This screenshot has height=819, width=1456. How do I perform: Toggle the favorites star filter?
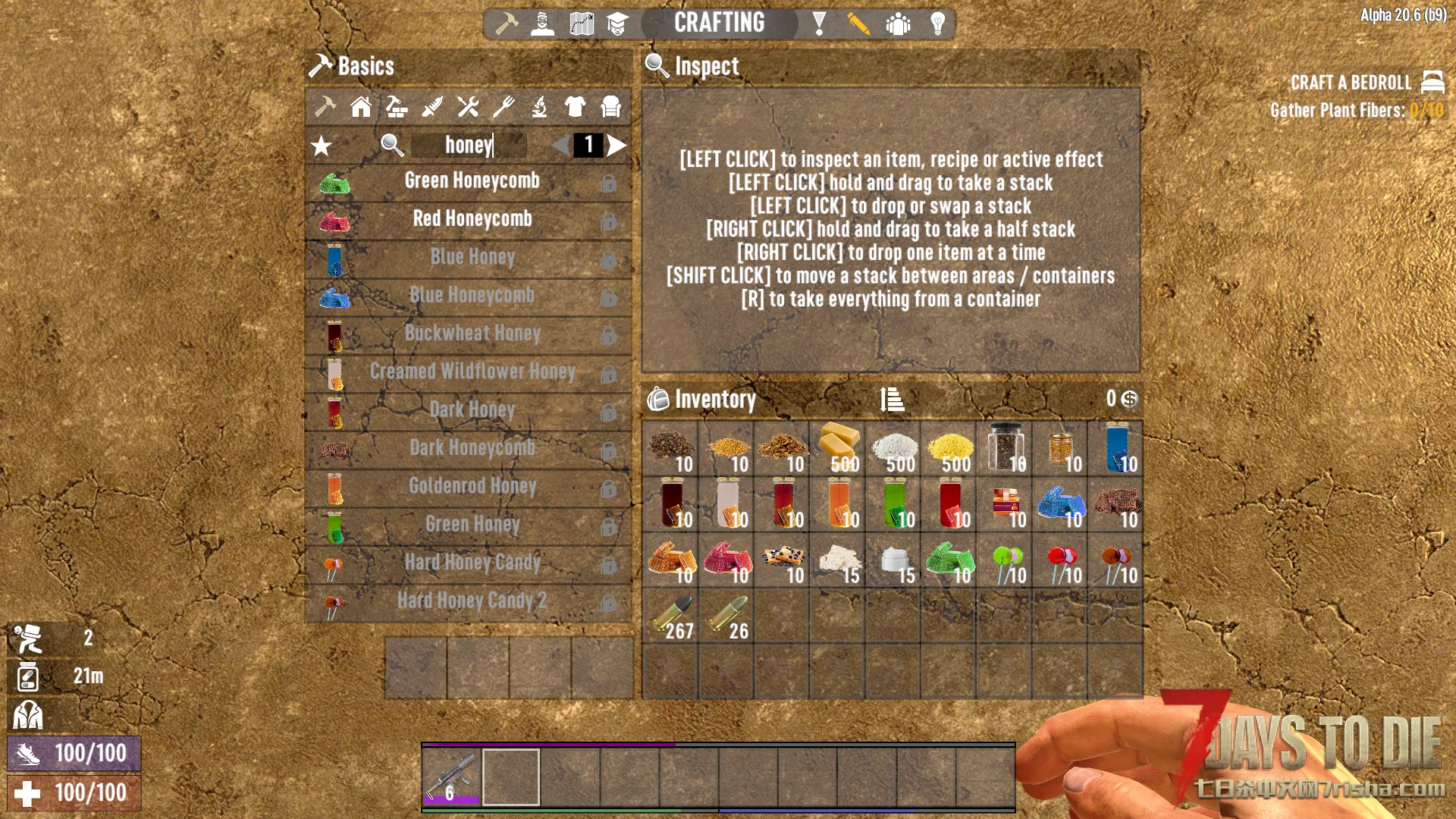pos(322,146)
